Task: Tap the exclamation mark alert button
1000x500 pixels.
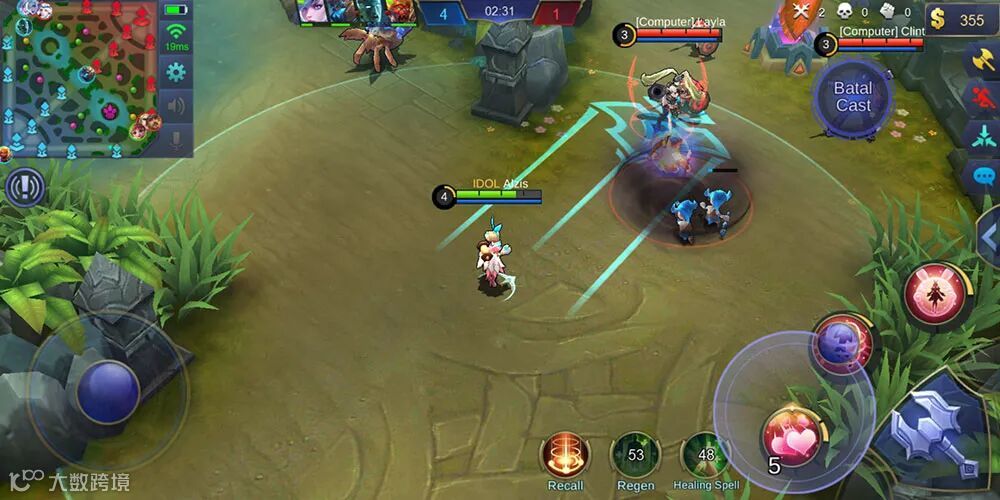Action: click(25, 187)
